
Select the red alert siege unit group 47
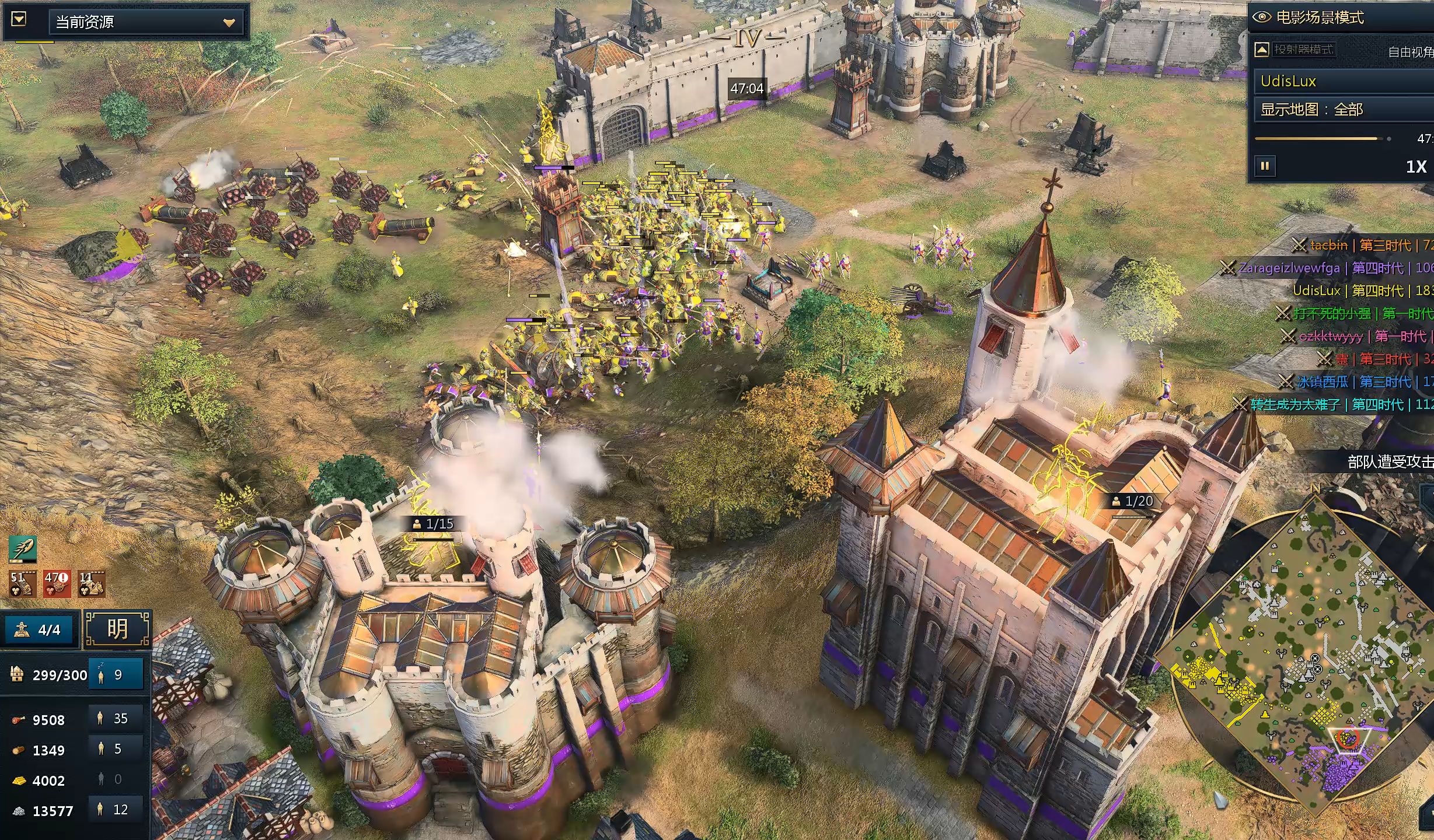57,584
